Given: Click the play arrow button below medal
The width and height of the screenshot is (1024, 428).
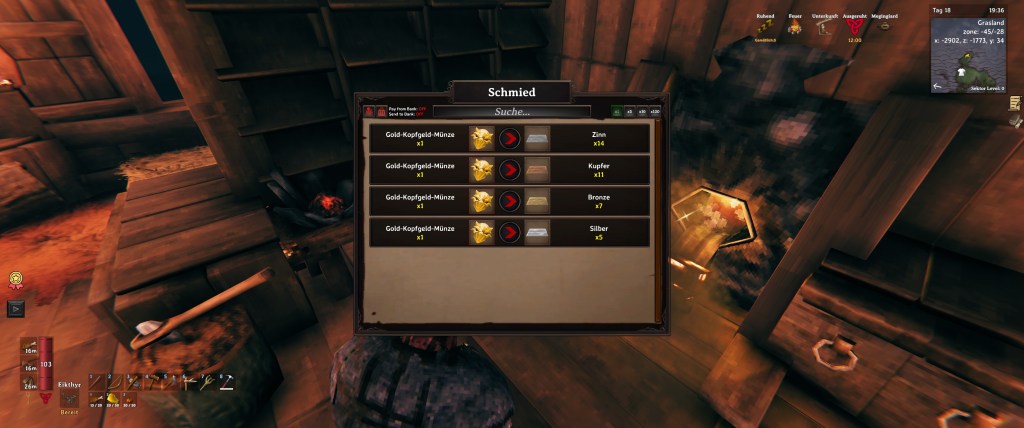Looking at the screenshot, I should pyautogui.click(x=16, y=309).
